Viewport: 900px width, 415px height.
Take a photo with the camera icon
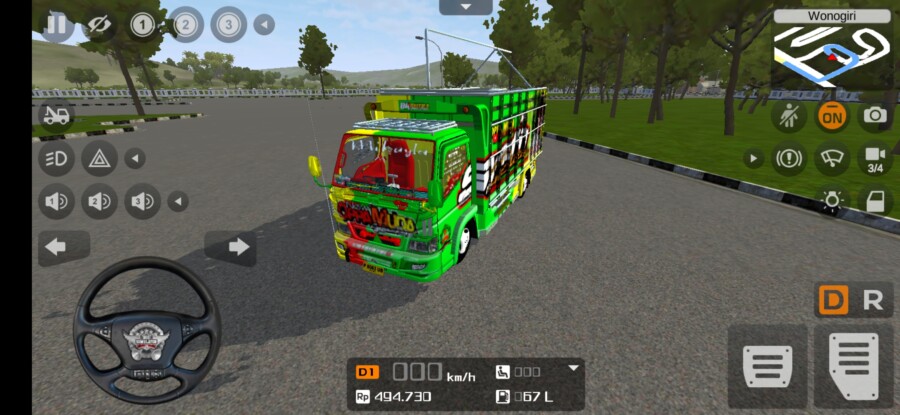pos(875,116)
